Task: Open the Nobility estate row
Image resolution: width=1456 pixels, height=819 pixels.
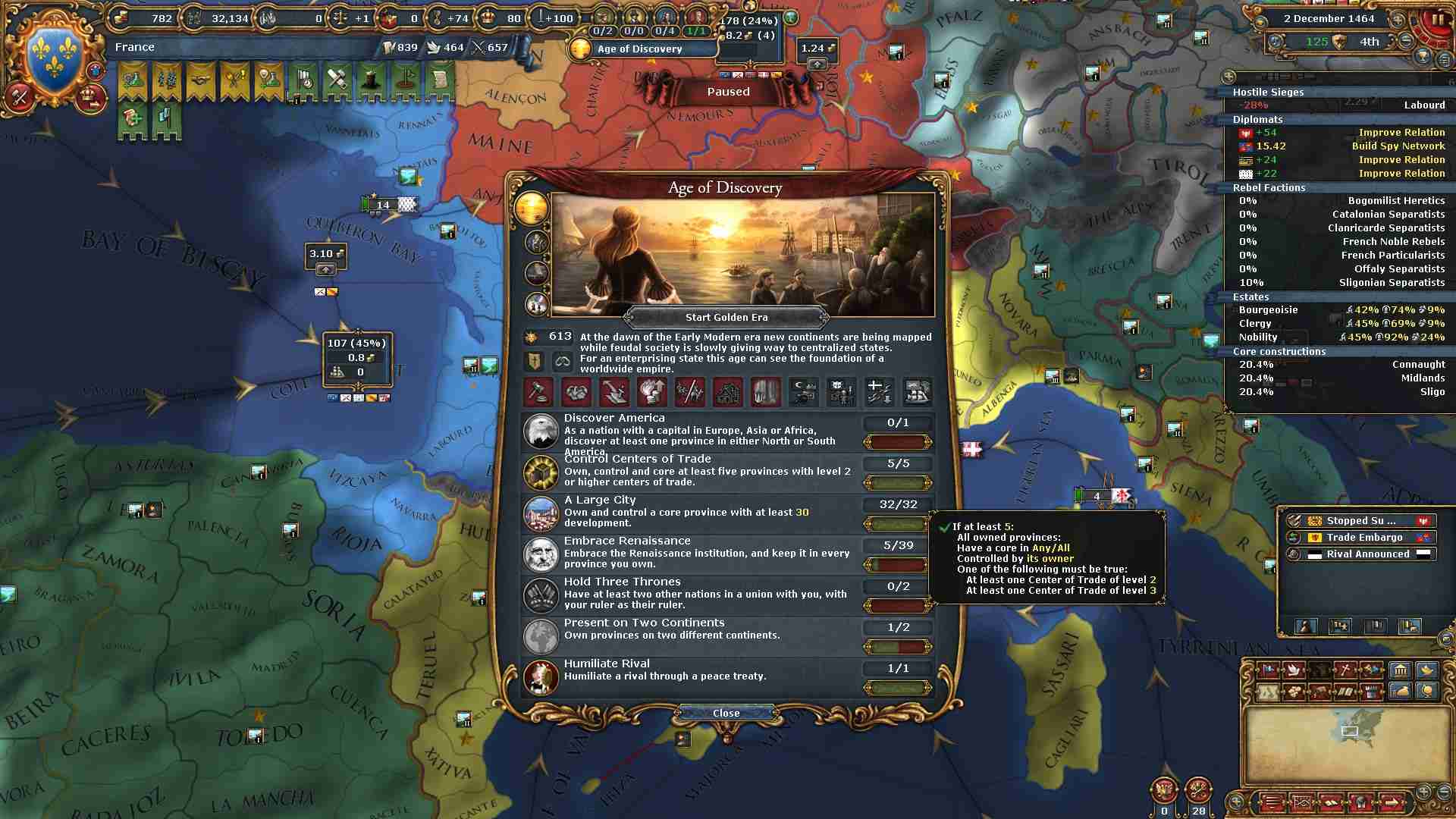Action: coord(1340,337)
